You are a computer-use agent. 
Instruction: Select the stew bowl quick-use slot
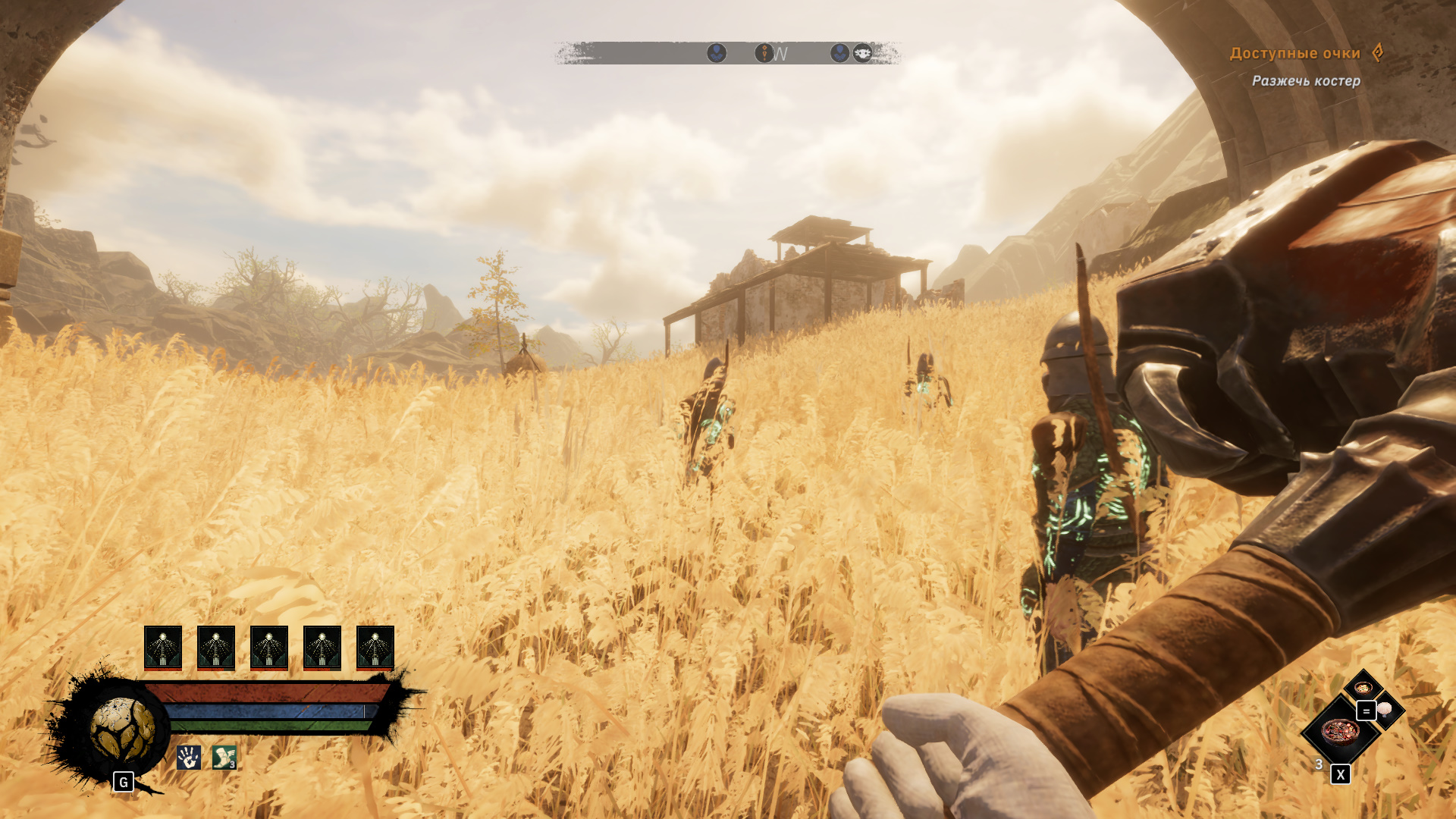point(1340,733)
